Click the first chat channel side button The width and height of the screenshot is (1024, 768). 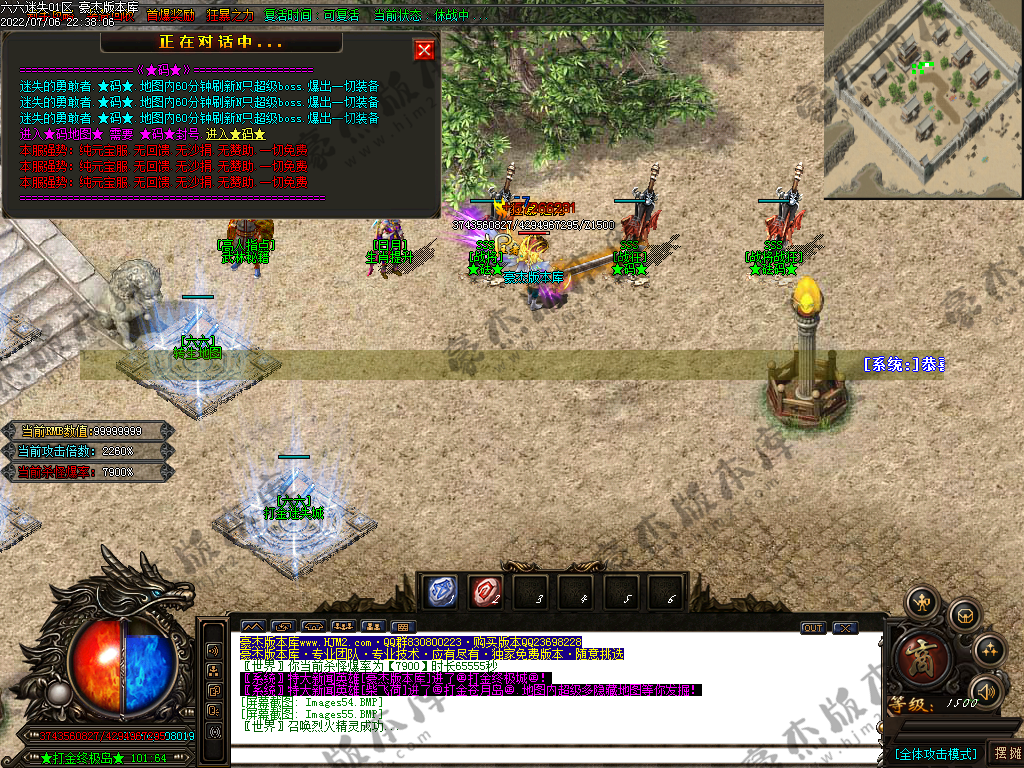pos(214,650)
